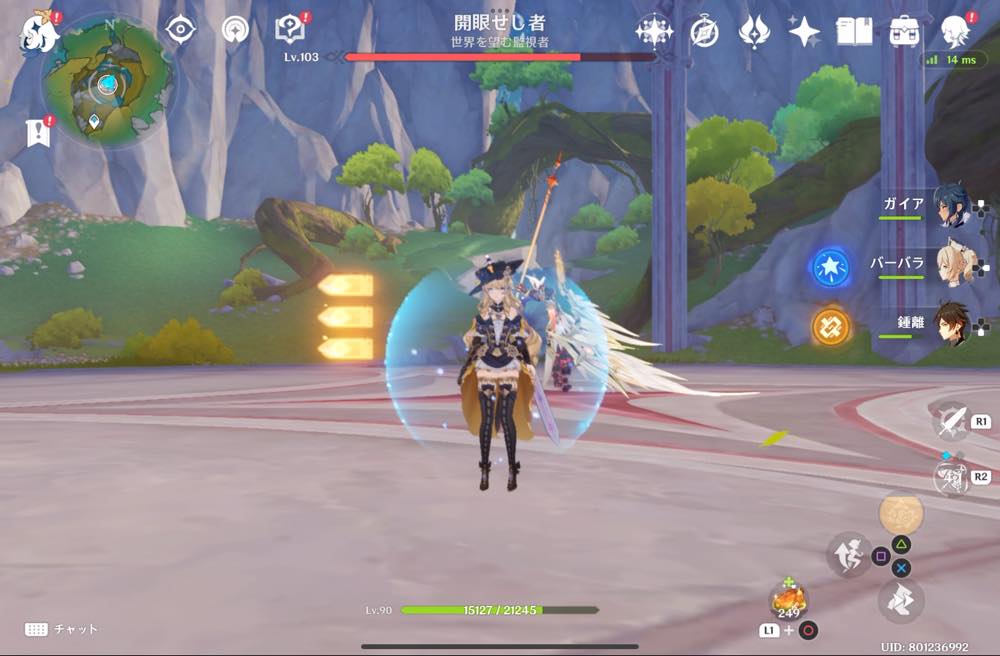Open the Wish star-burst icon
The image size is (1000, 656).
[x=654, y=32]
